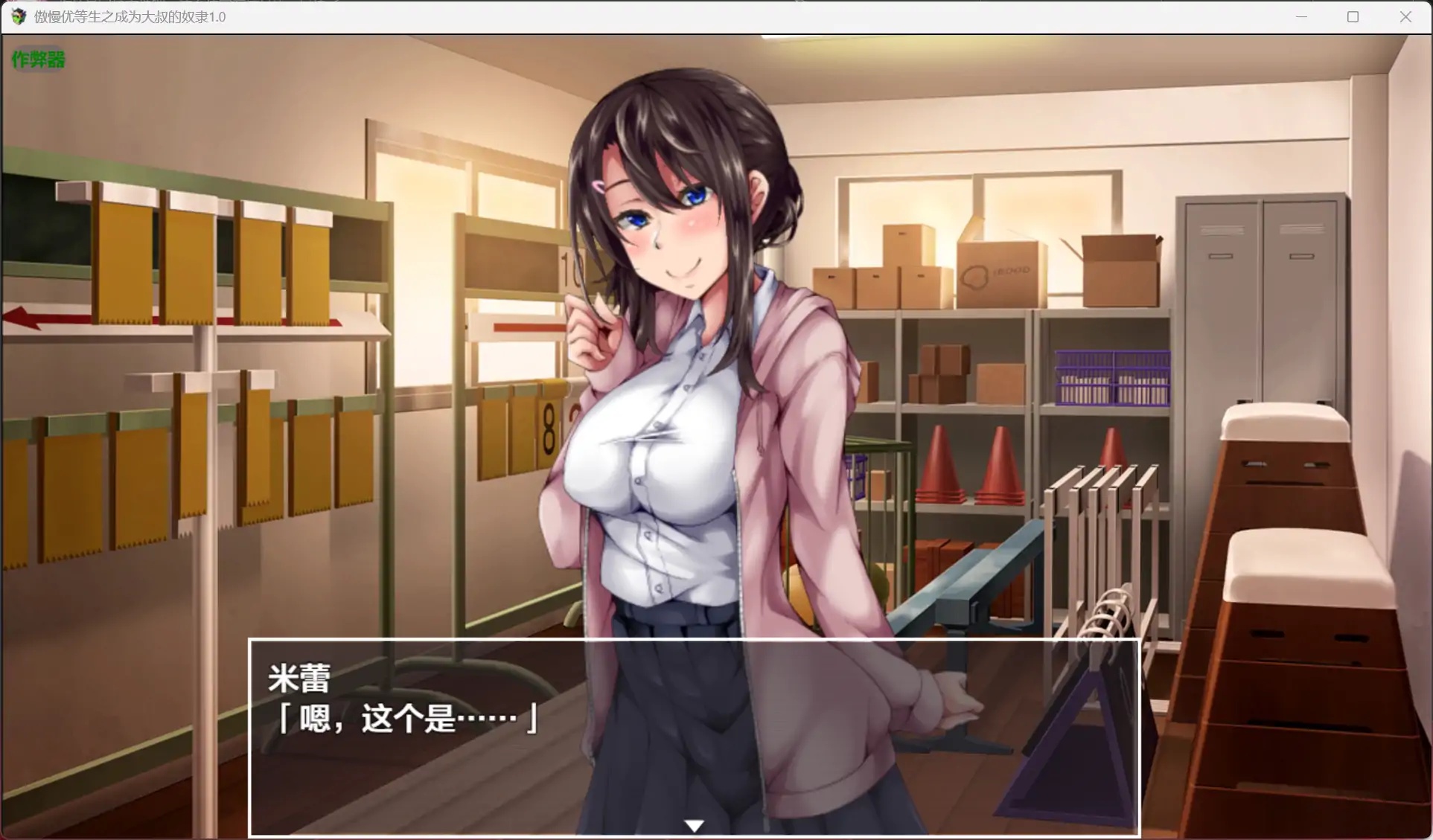The height and width of the screenshot is (840, 1433).
Task: Click the title bar text 傲慢优等生之成为大叔的奴隶1.0
Action: point(127,16)
